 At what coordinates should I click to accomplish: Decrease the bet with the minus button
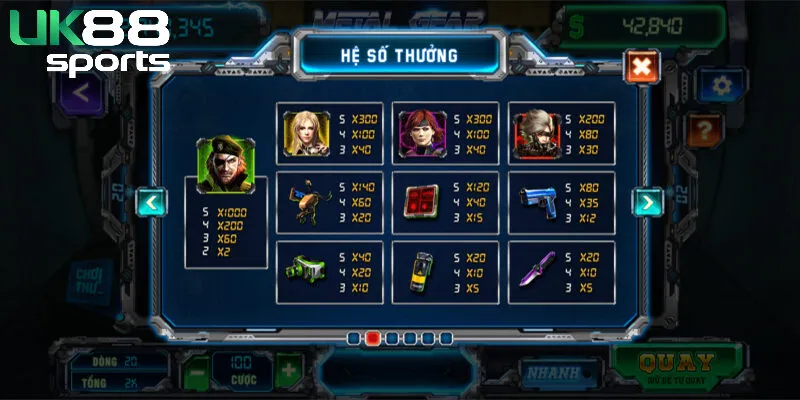click(x=196, y=369)
